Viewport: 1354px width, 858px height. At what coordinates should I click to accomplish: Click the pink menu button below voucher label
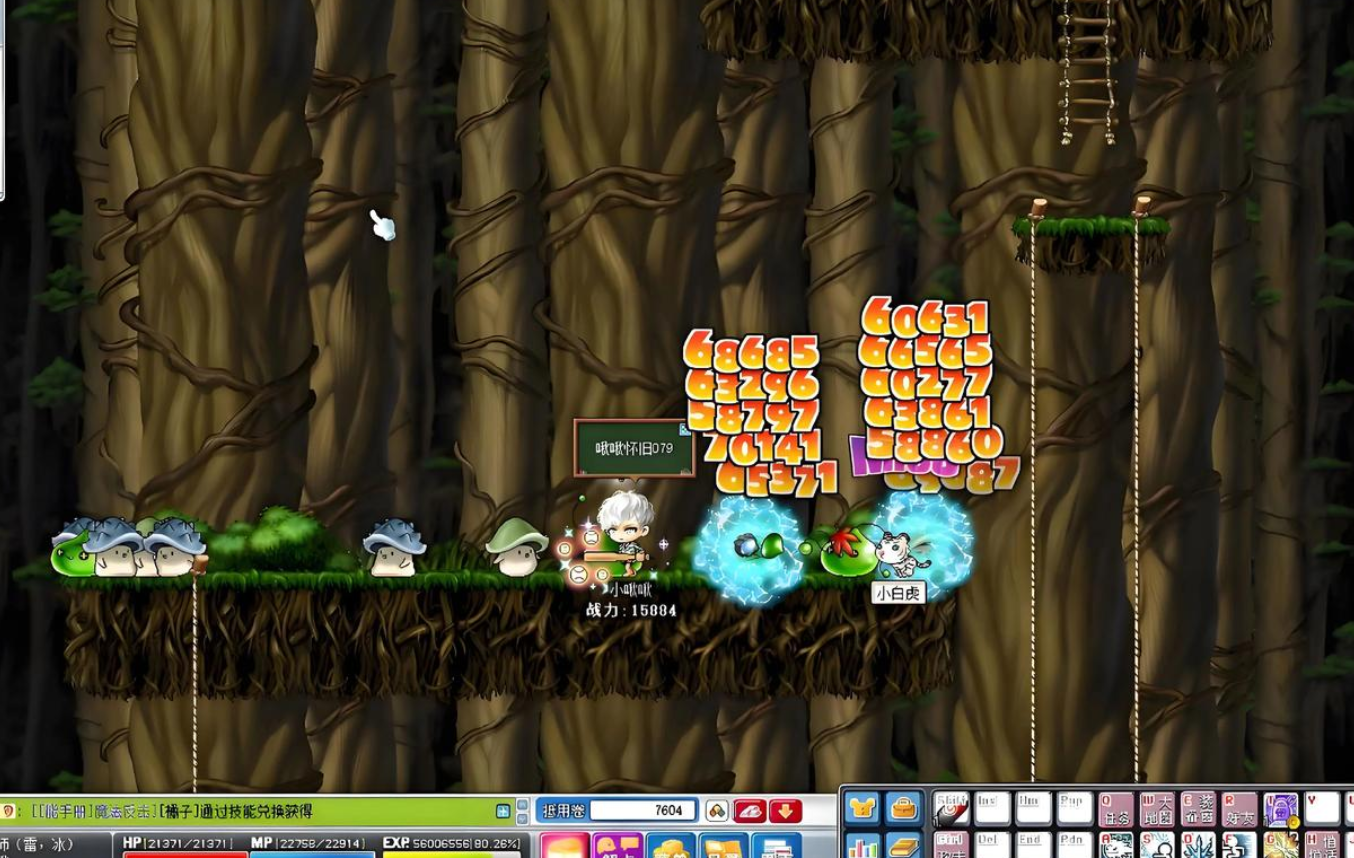click(x=565, y=847)
